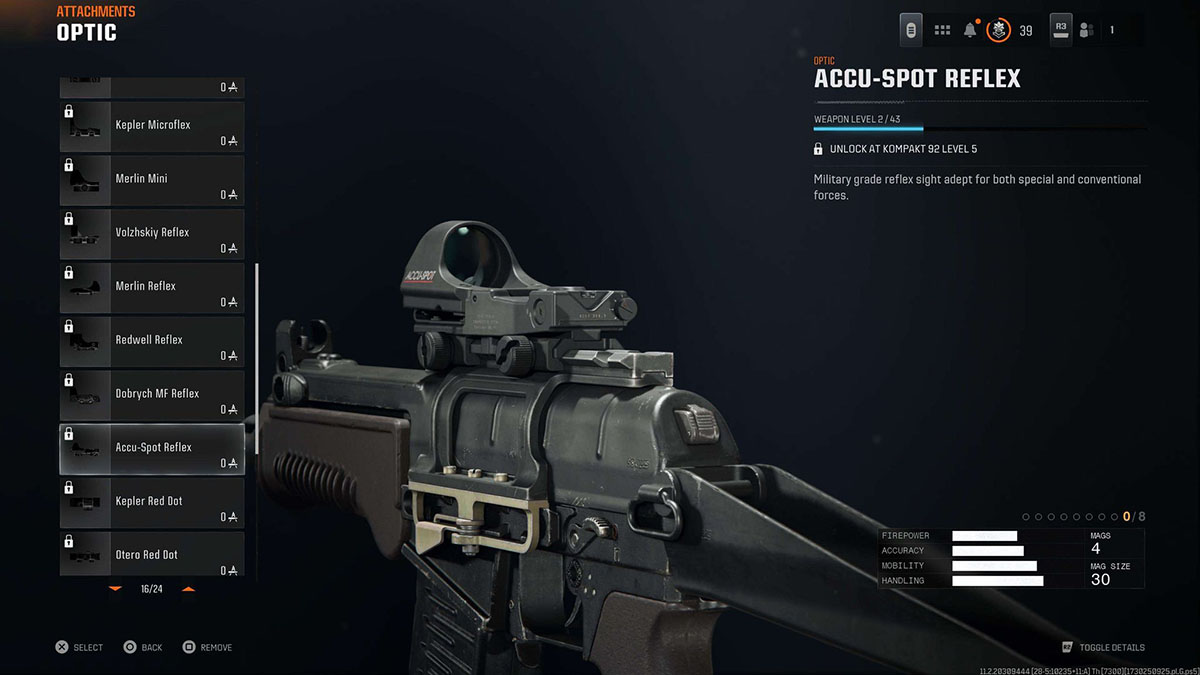Click the orange down arrow below list

(115, 589)
